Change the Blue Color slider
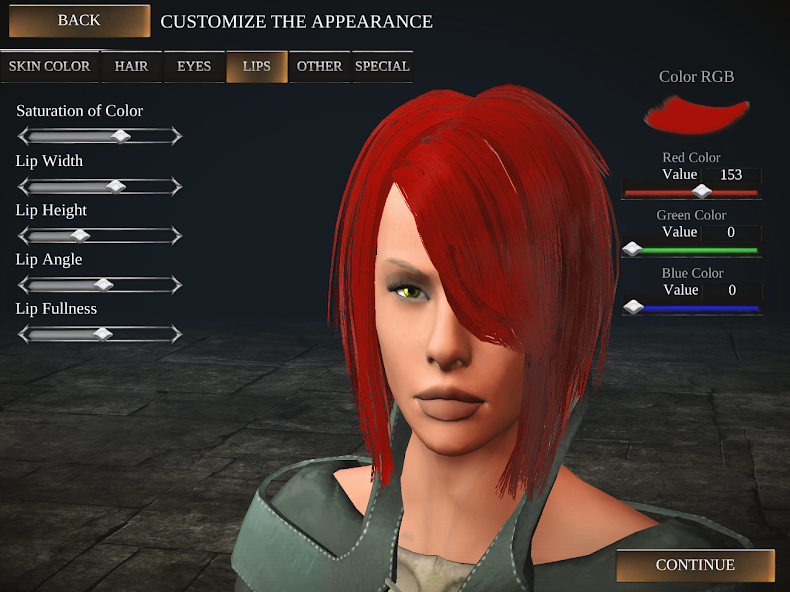790x592 pixels. (632, 307)
